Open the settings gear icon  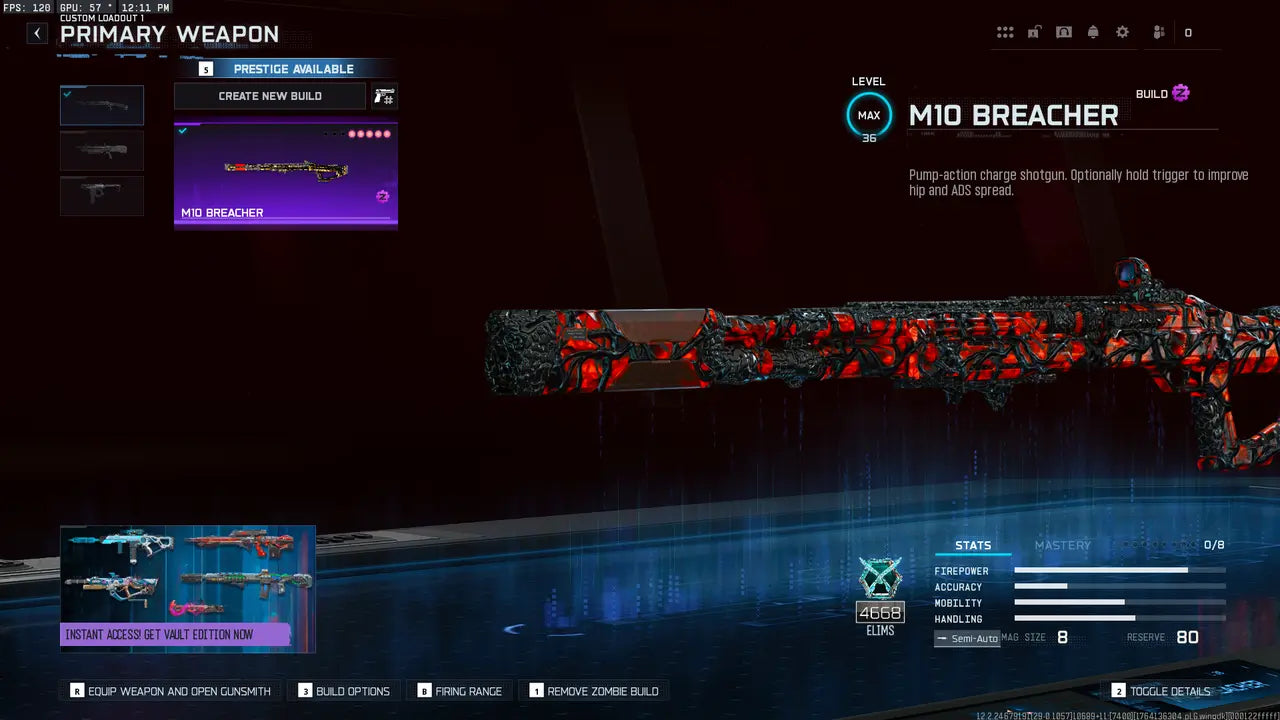click(x=1122, y=31)
